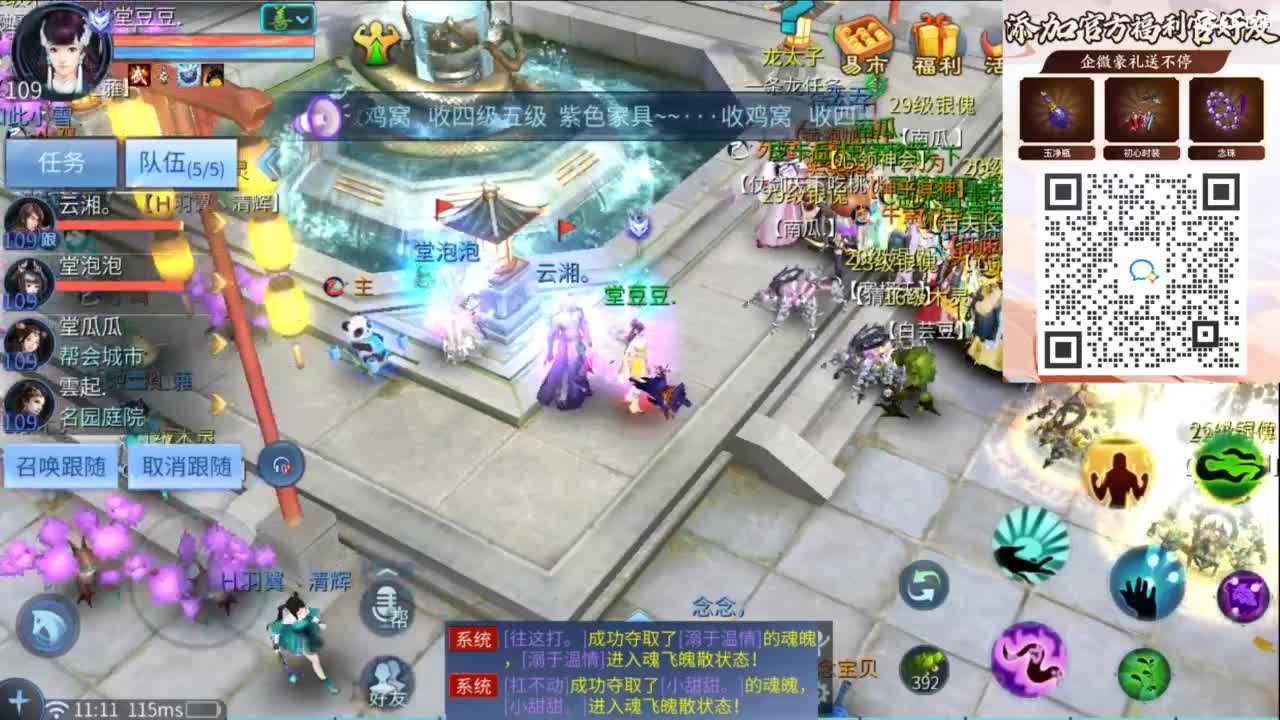Image resolution: width=1280 pixels, height=720 pixels.
Task: Expand the plus button at bottom-left corner
Action: [20, 700]
